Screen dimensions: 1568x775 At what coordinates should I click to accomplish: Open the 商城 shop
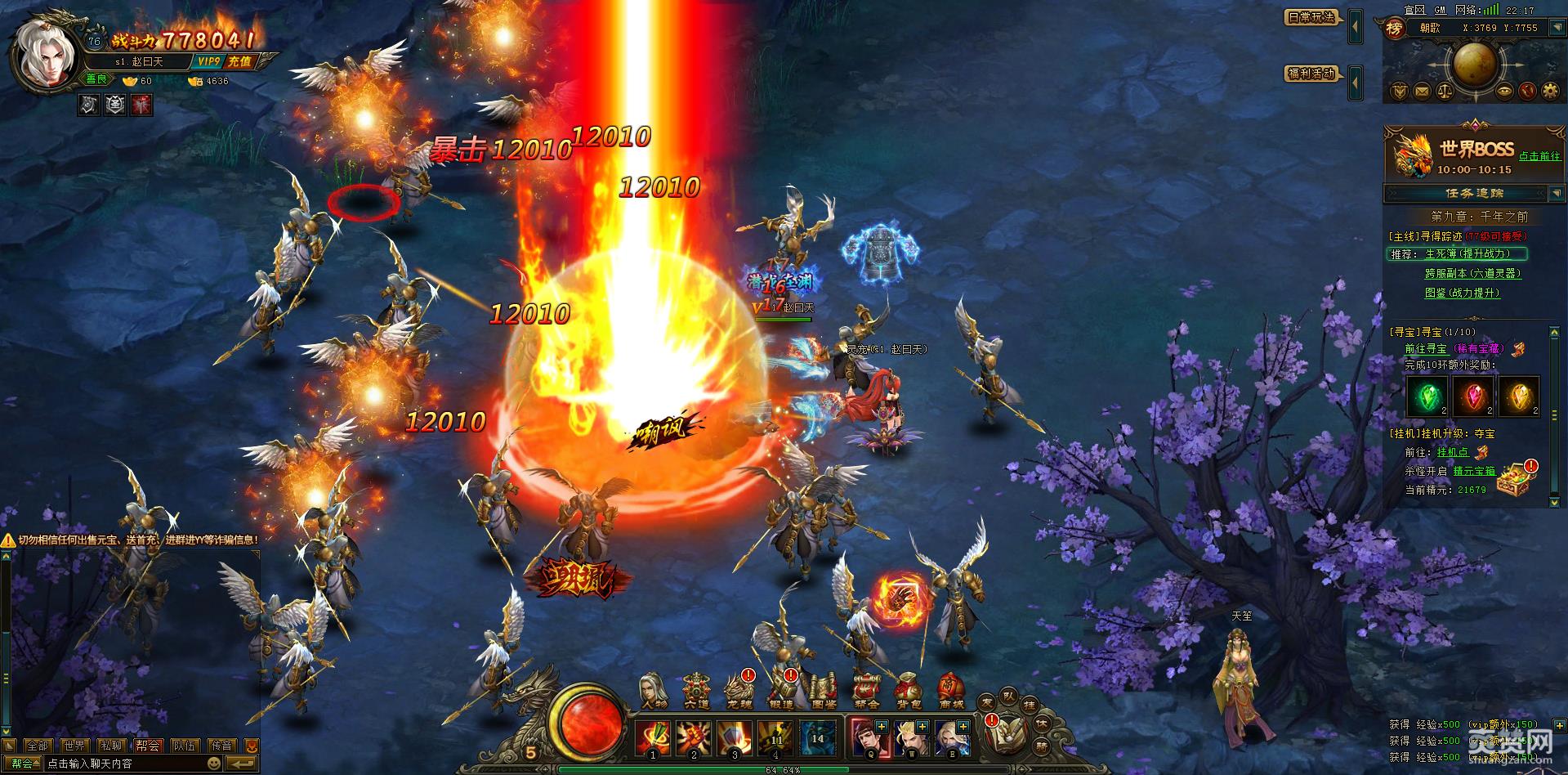(949, 692)
